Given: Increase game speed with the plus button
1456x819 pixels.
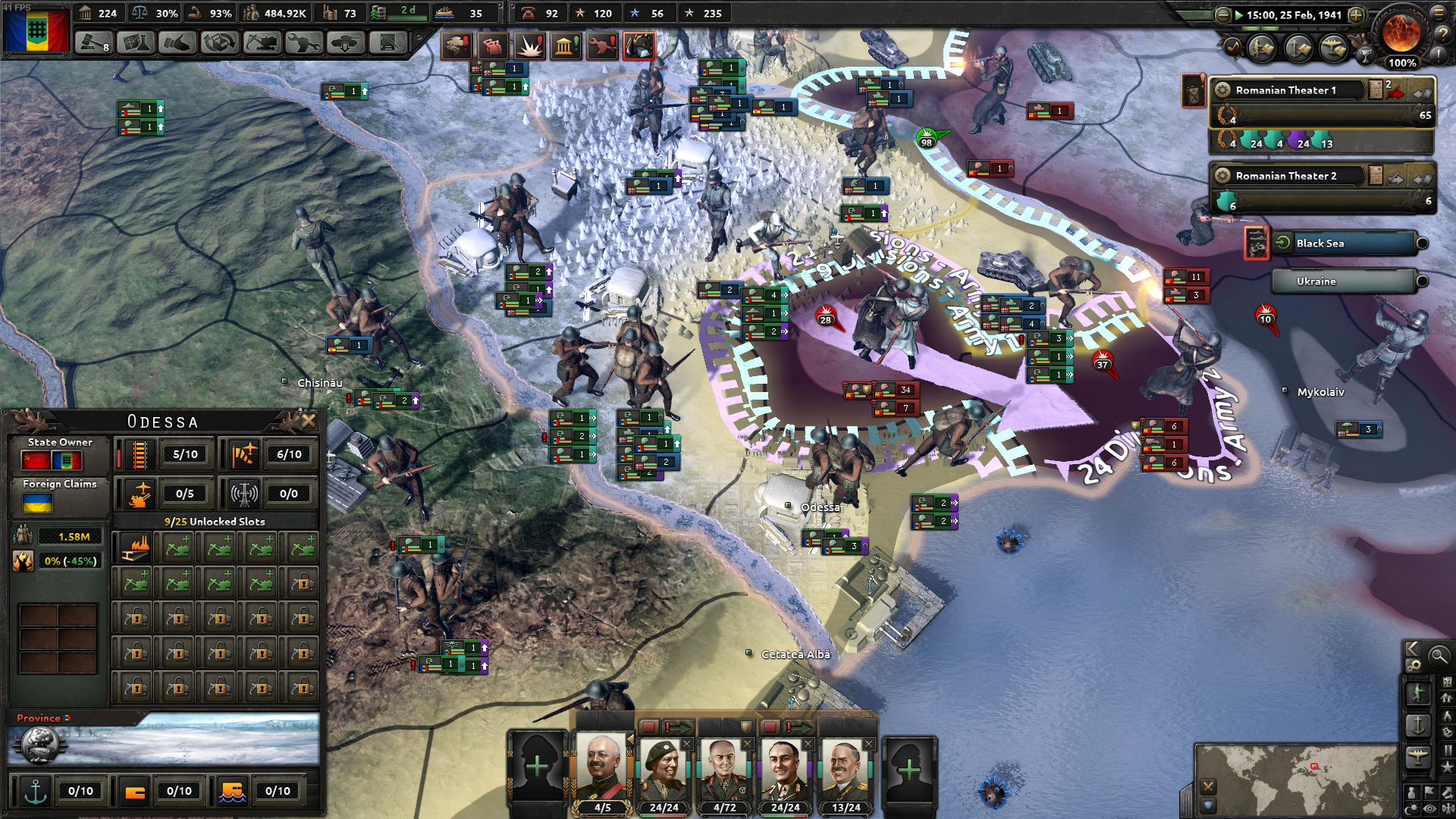Looking at the screenshot, I should pos(1357,15).
